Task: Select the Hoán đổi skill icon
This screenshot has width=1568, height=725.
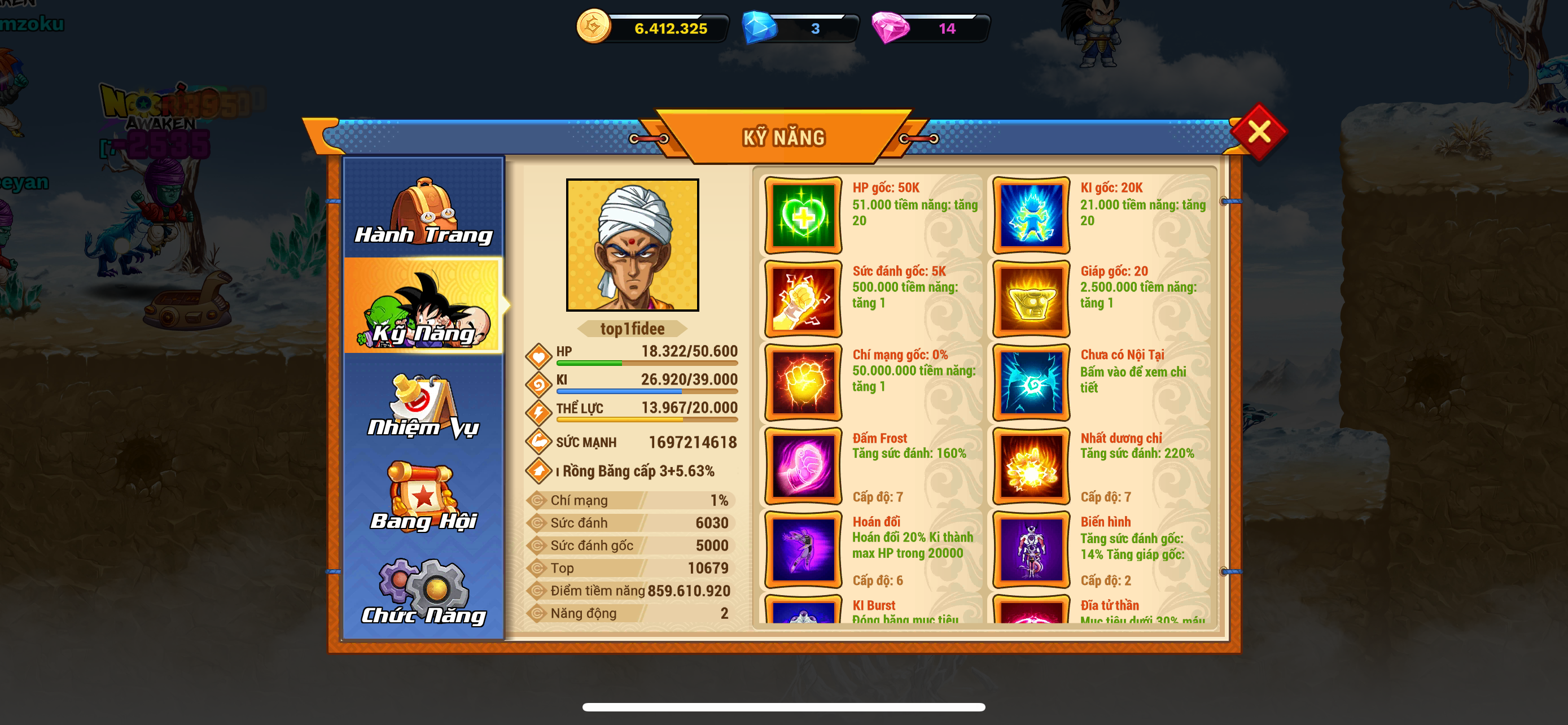Action: pos(803,550)
